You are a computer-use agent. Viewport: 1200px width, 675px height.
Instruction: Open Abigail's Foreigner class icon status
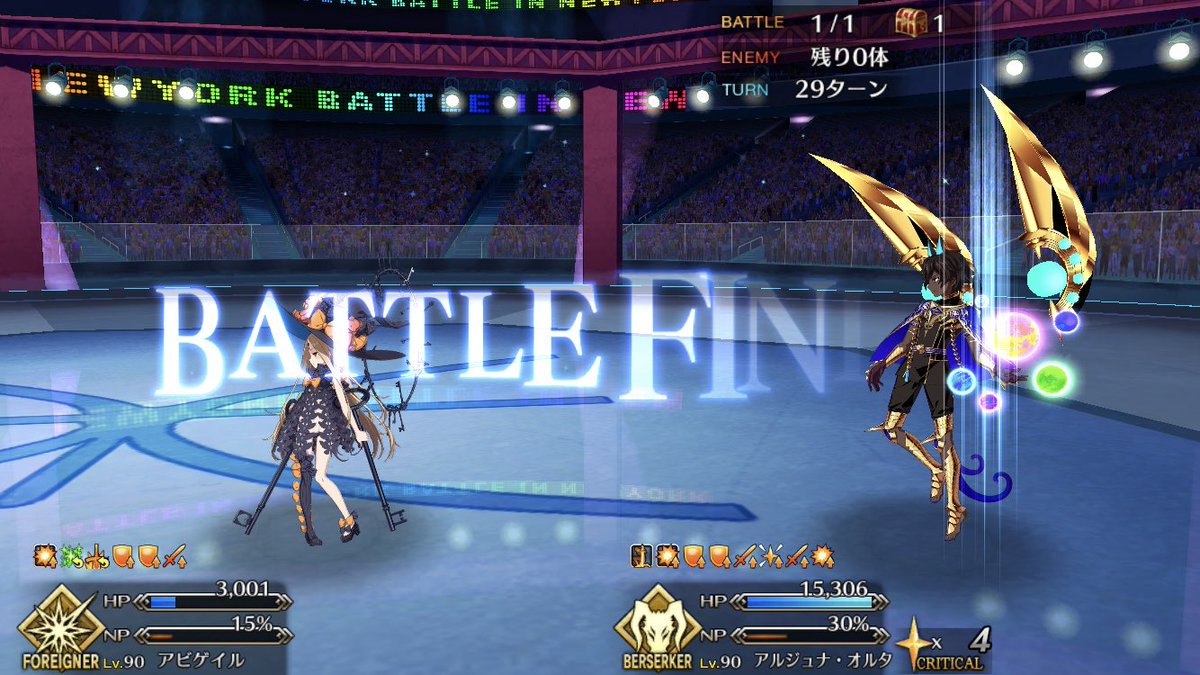point(60,621)
